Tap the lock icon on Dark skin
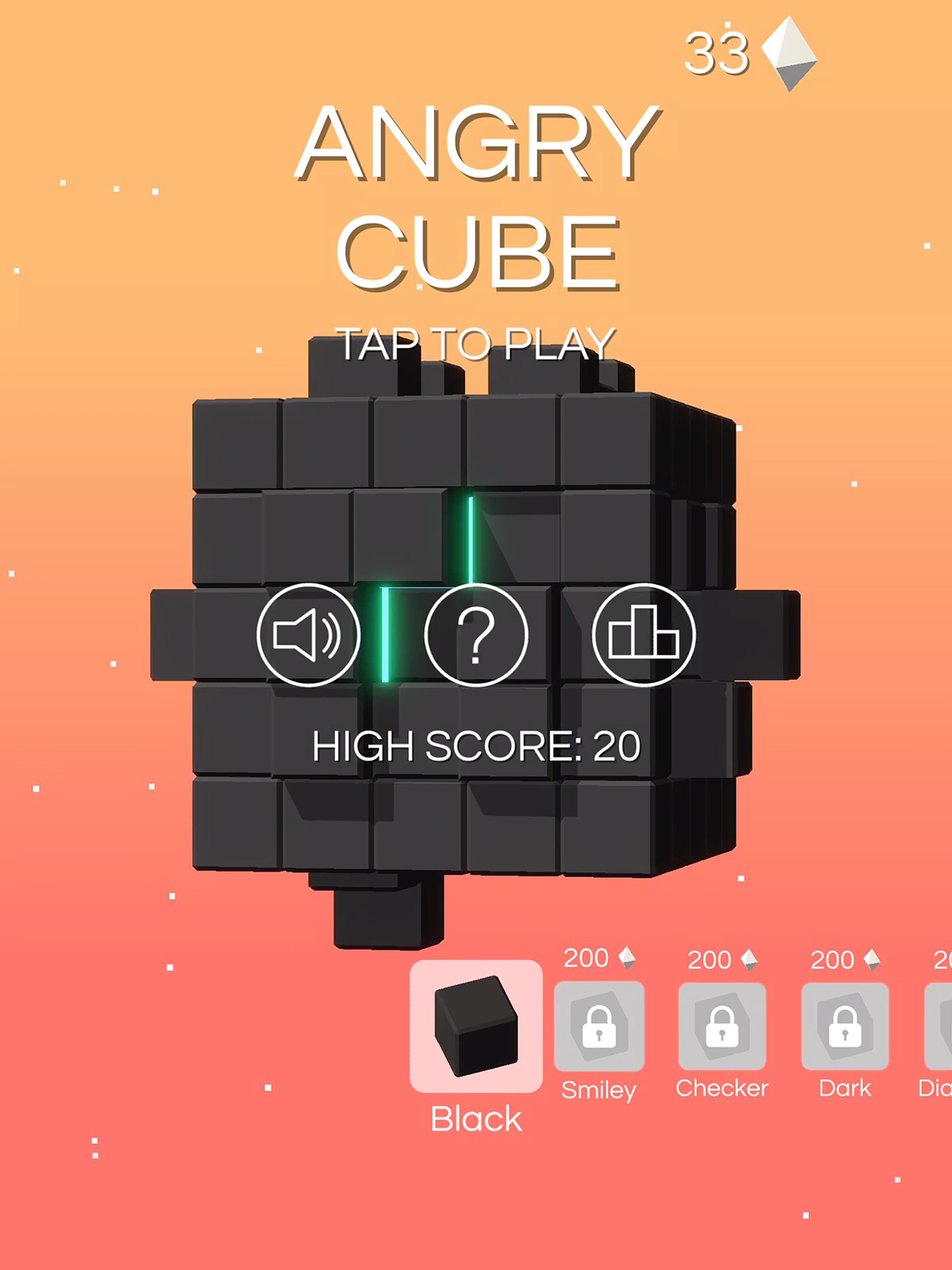 click(845, 1028)
